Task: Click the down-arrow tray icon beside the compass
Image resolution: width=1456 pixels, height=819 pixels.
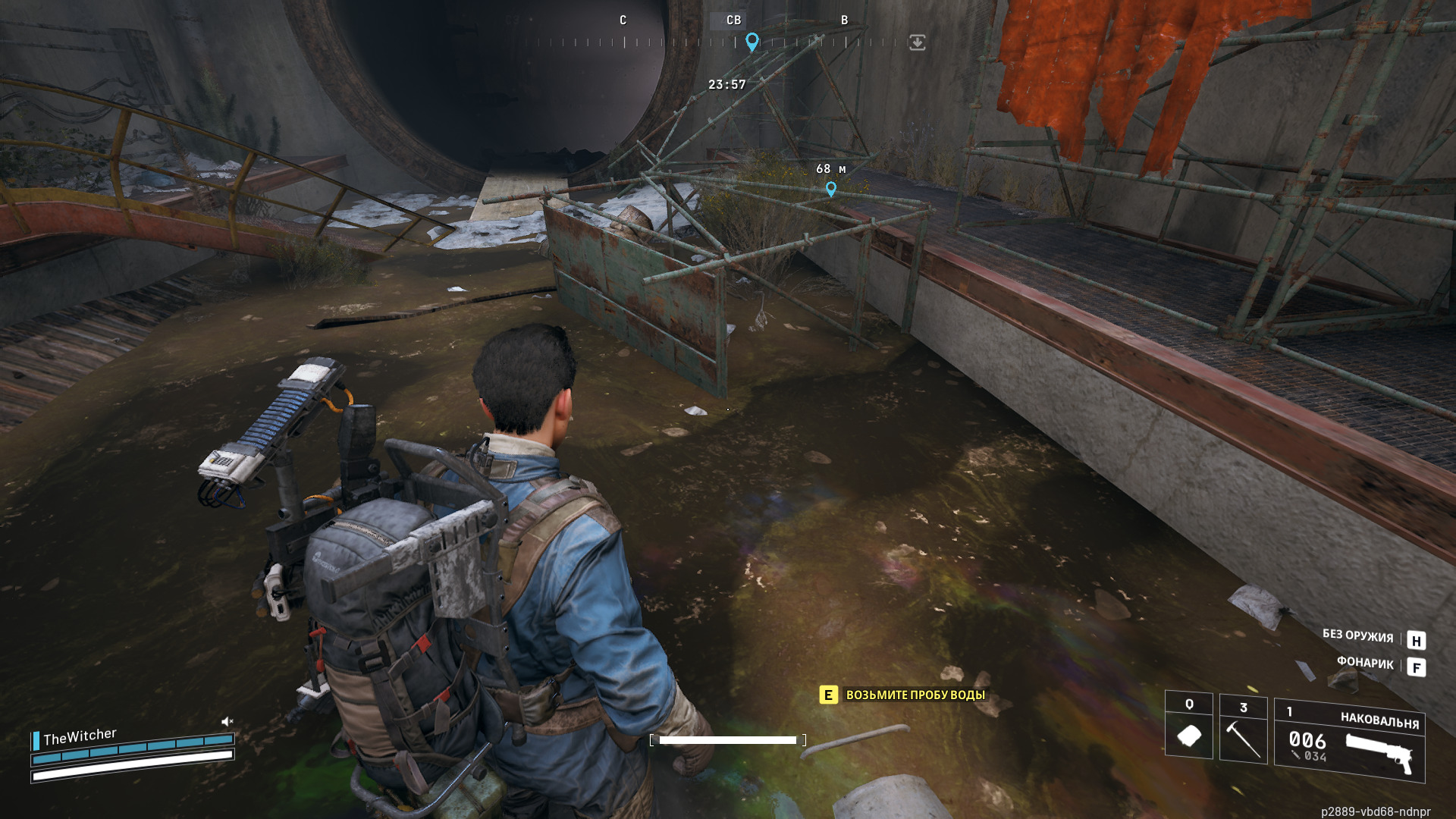Action: click(917, 42)
